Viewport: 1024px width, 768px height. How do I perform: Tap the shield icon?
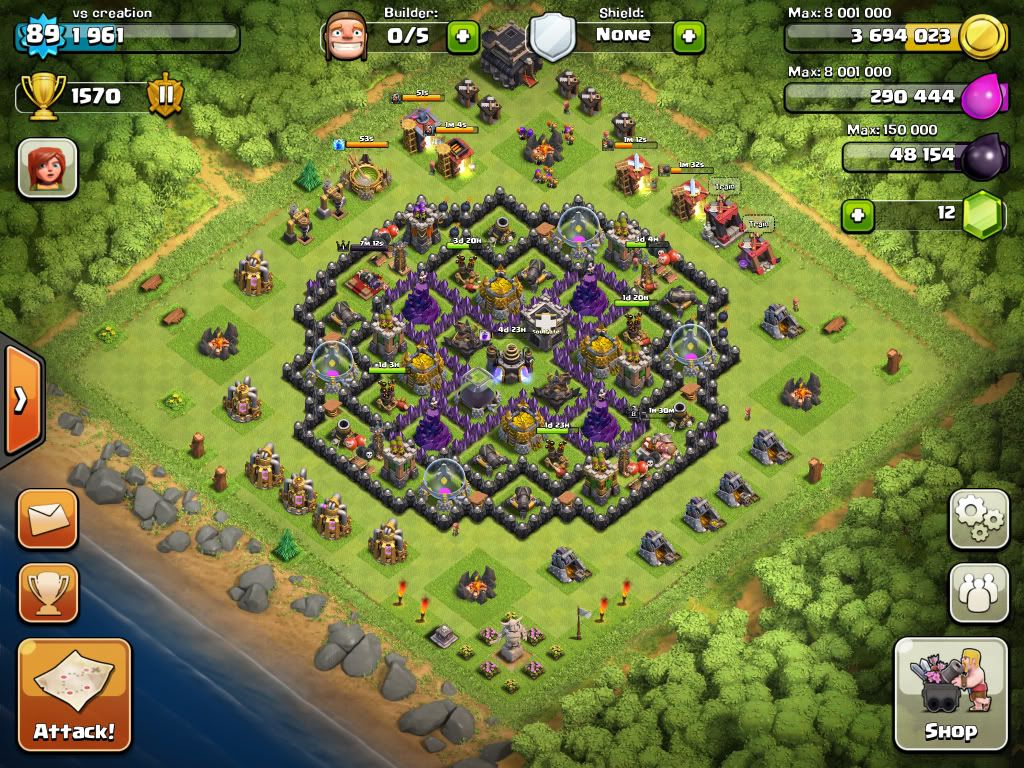pyautogui.click(x=552, y=37)
